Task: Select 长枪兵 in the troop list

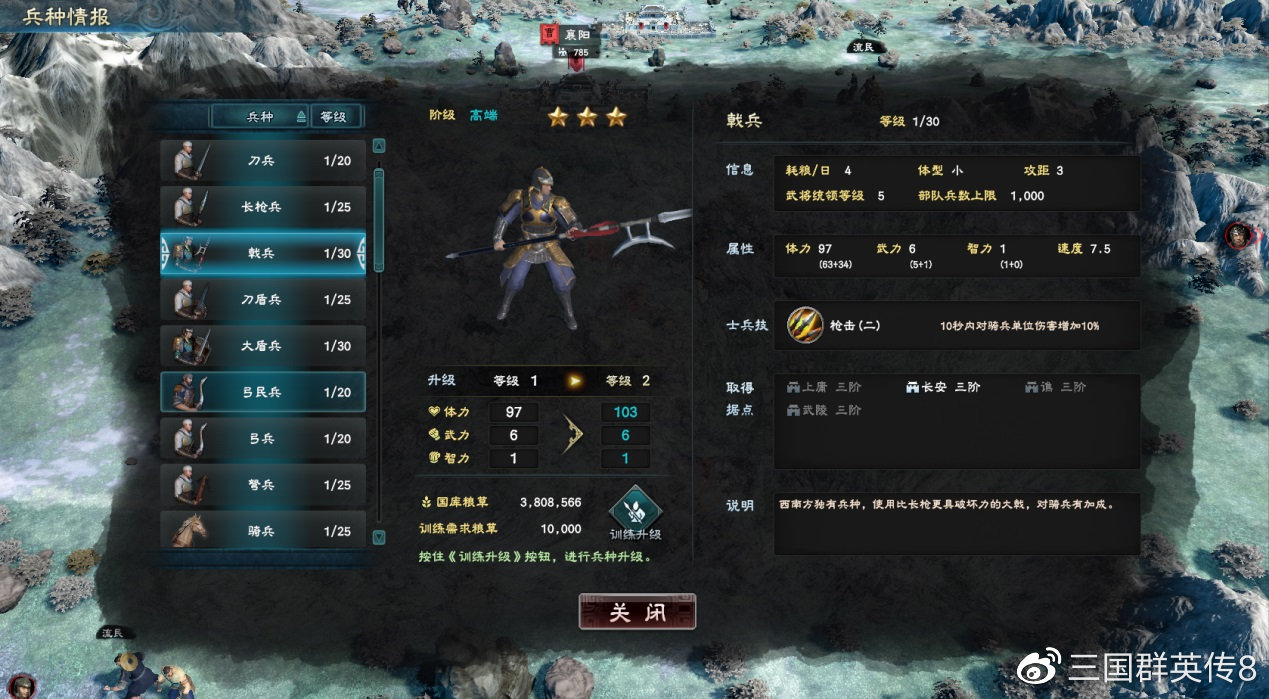Action: pyautogui.click(x=263, y=207)
